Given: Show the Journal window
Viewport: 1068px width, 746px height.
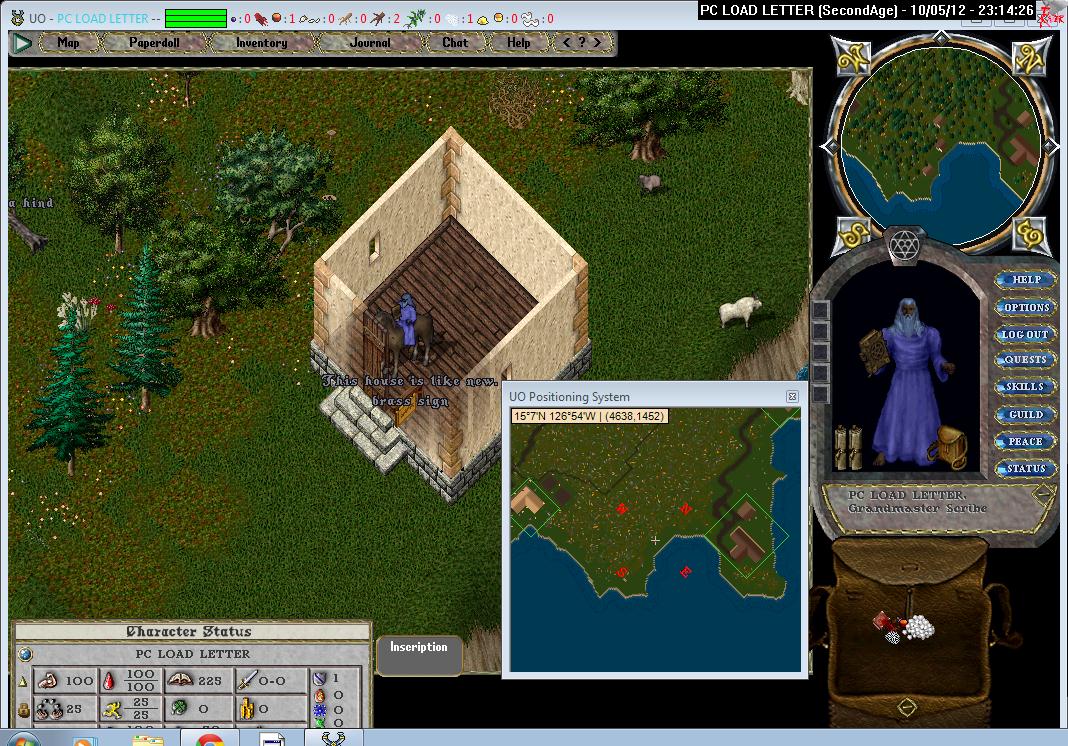Looking at the screenshot, I should (x=370, y=43).
